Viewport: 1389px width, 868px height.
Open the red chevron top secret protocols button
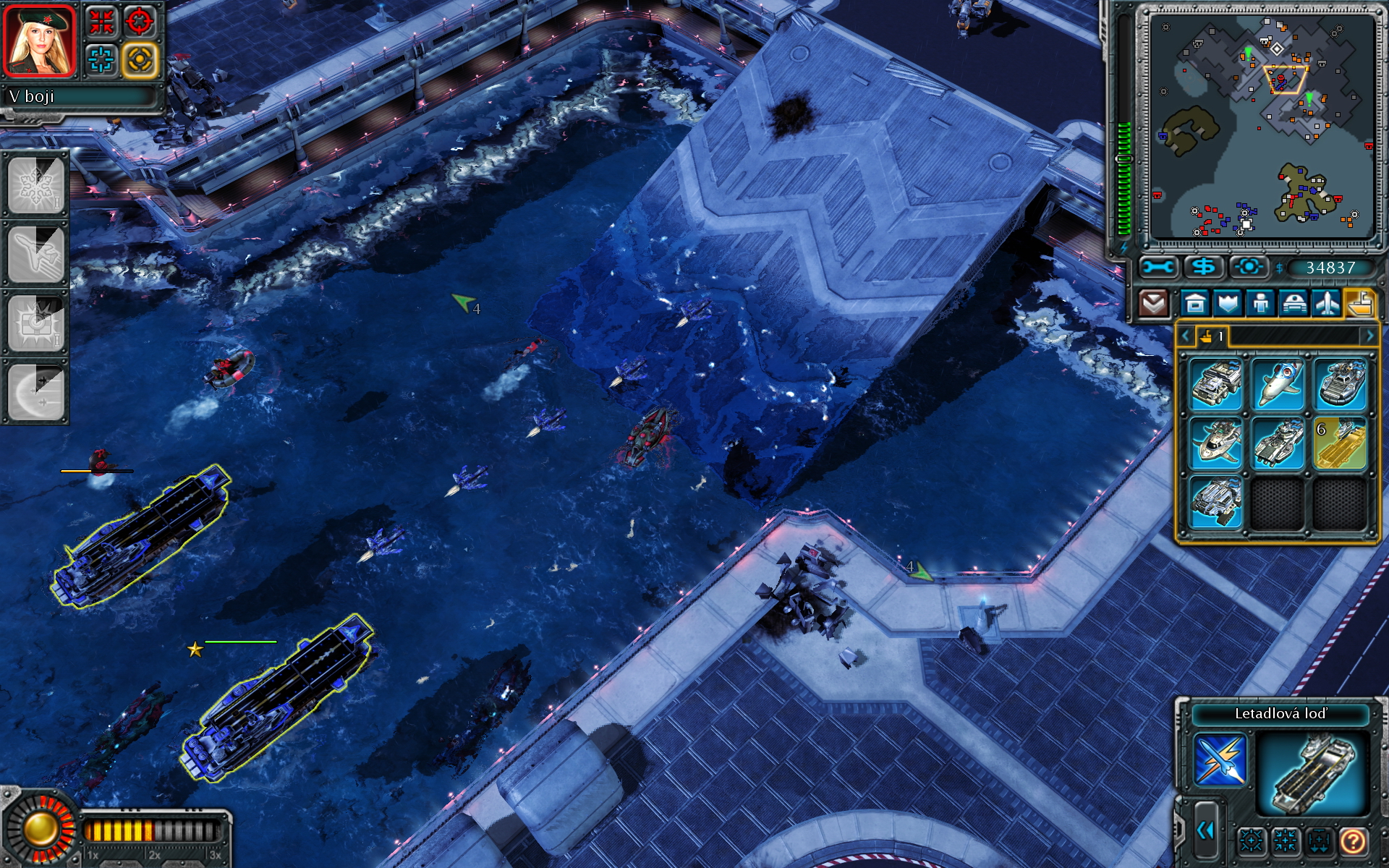coord(1153,303)
